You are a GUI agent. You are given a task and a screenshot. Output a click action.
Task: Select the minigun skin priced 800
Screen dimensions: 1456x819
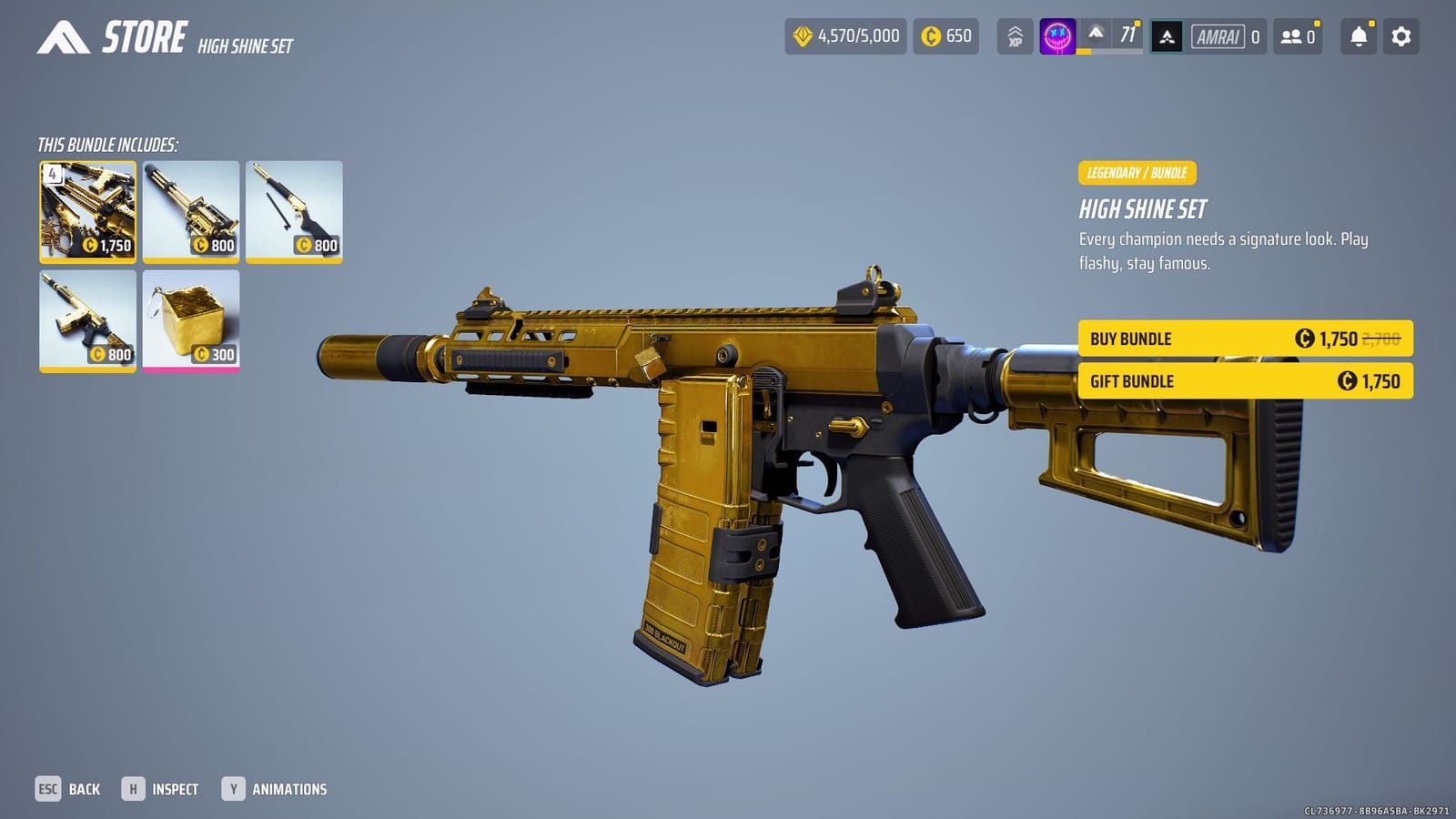191,211
